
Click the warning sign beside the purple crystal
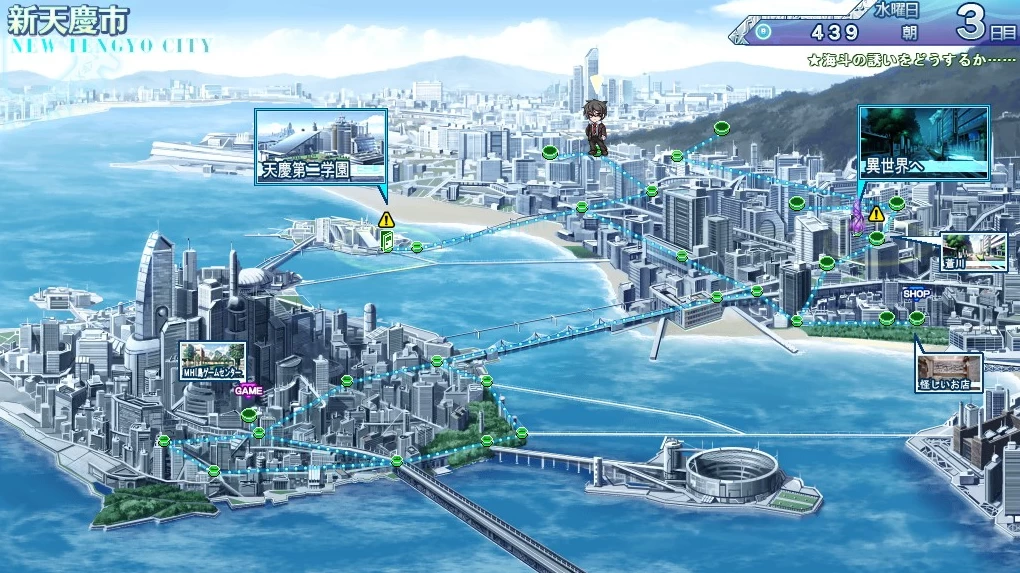(876, 214)
